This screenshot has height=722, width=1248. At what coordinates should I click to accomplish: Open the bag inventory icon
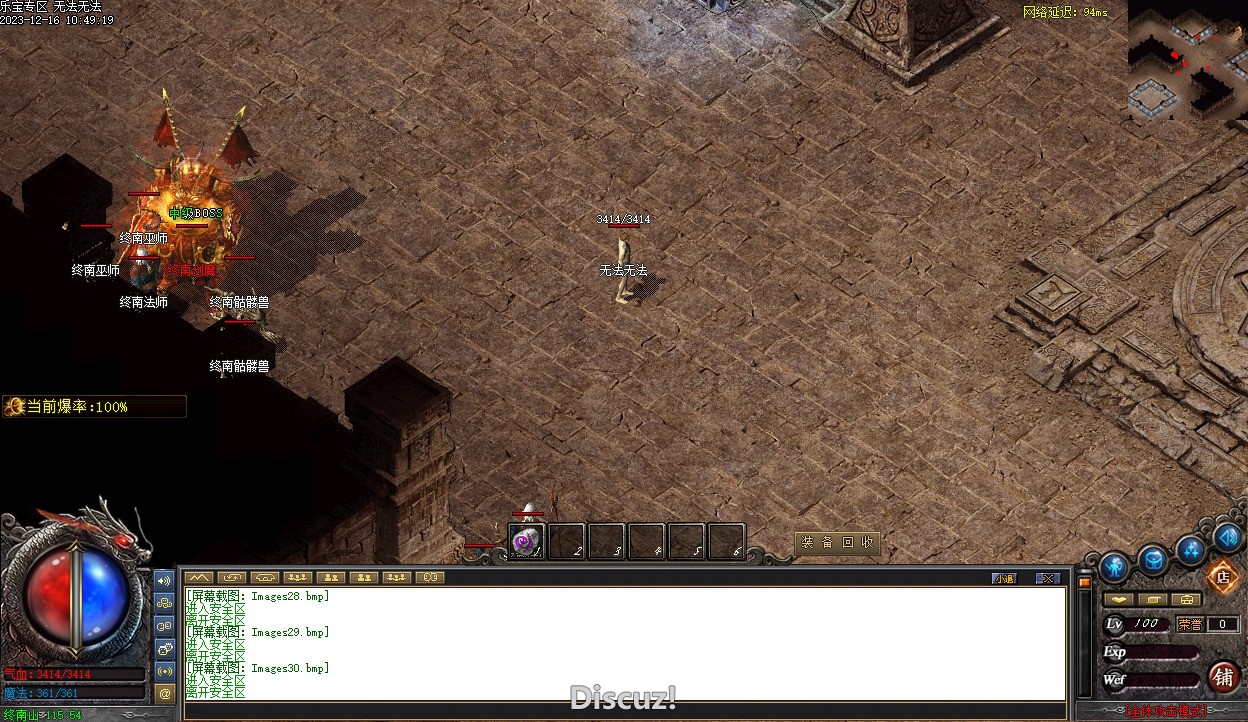pyautogui.click(x=1154, y=560)
